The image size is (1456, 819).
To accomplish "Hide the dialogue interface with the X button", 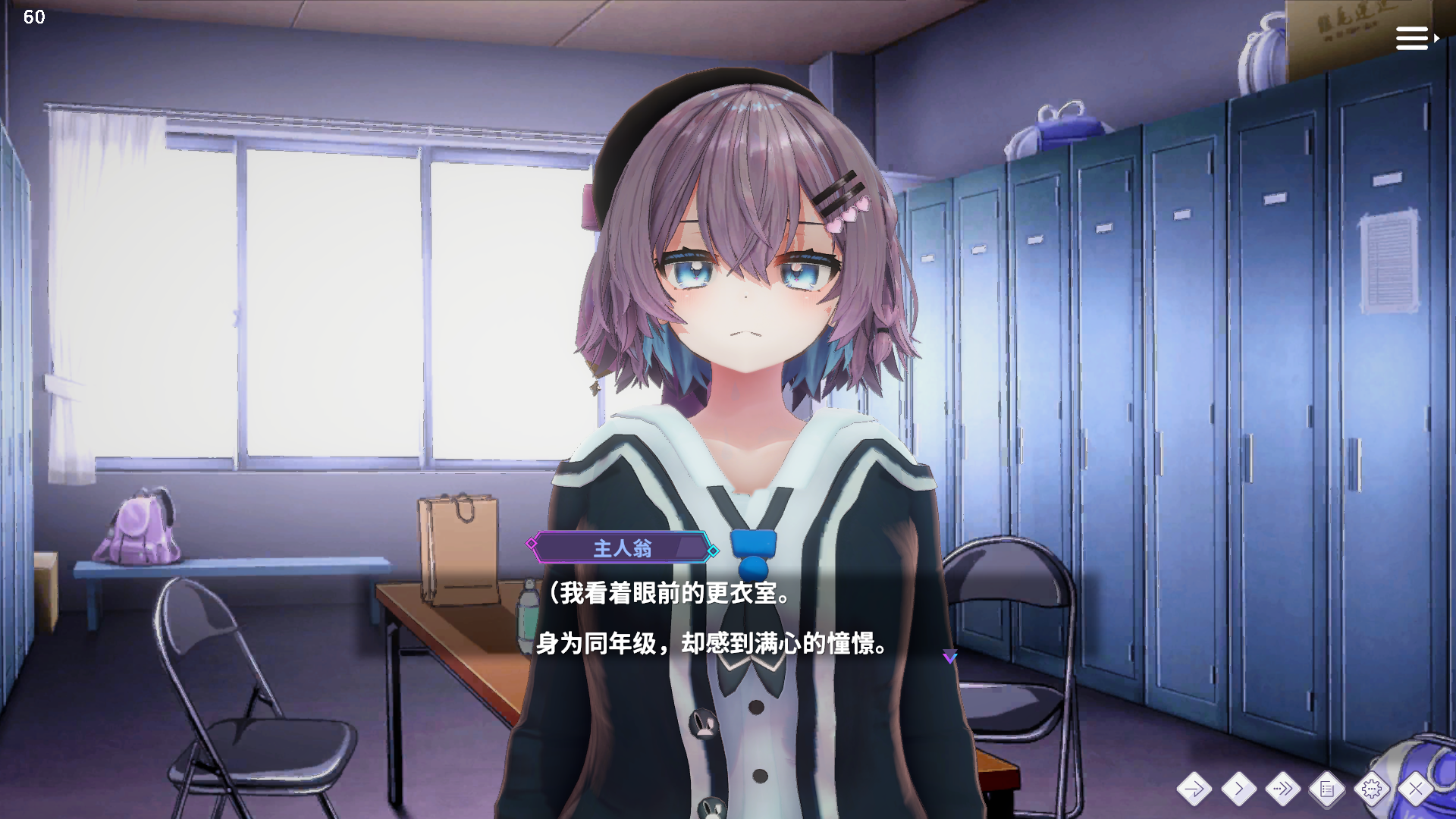I will point(1415,789).
